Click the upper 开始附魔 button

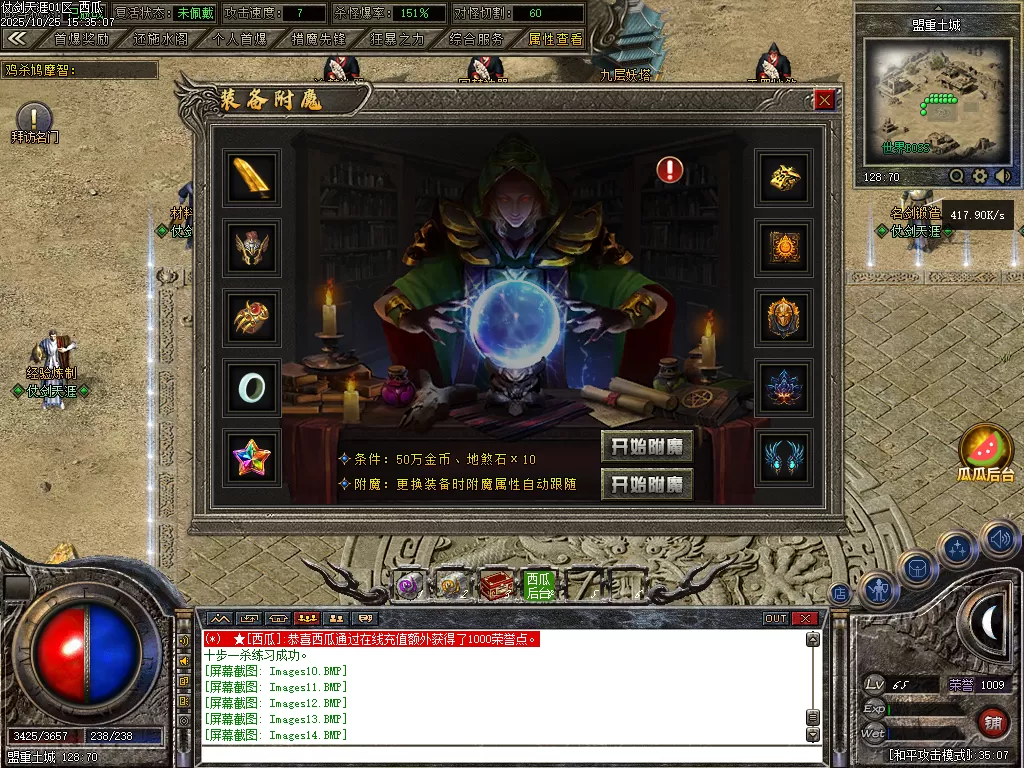tap(647, 447)
